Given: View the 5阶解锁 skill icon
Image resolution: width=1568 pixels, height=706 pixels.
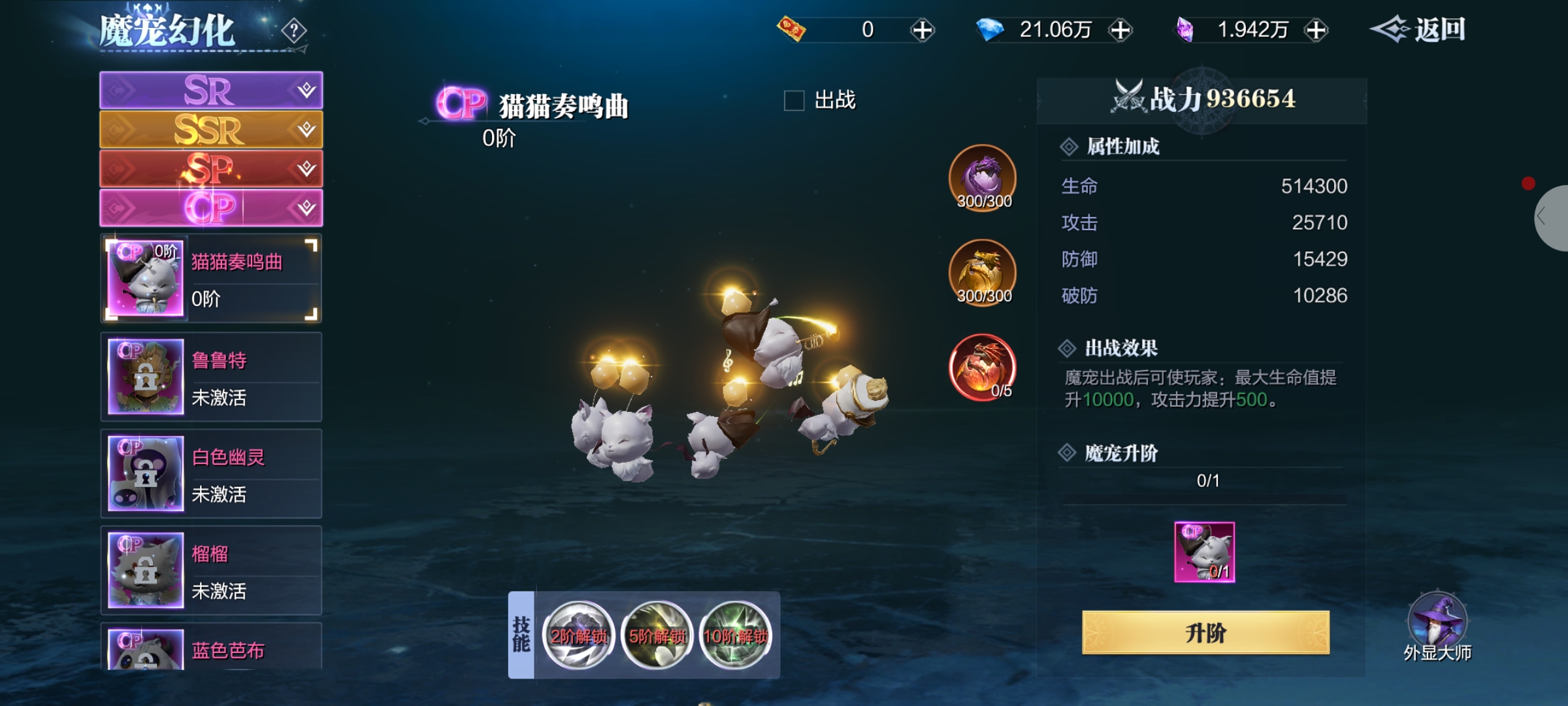Looking at the screenshot, I should [x=657, y=635].
